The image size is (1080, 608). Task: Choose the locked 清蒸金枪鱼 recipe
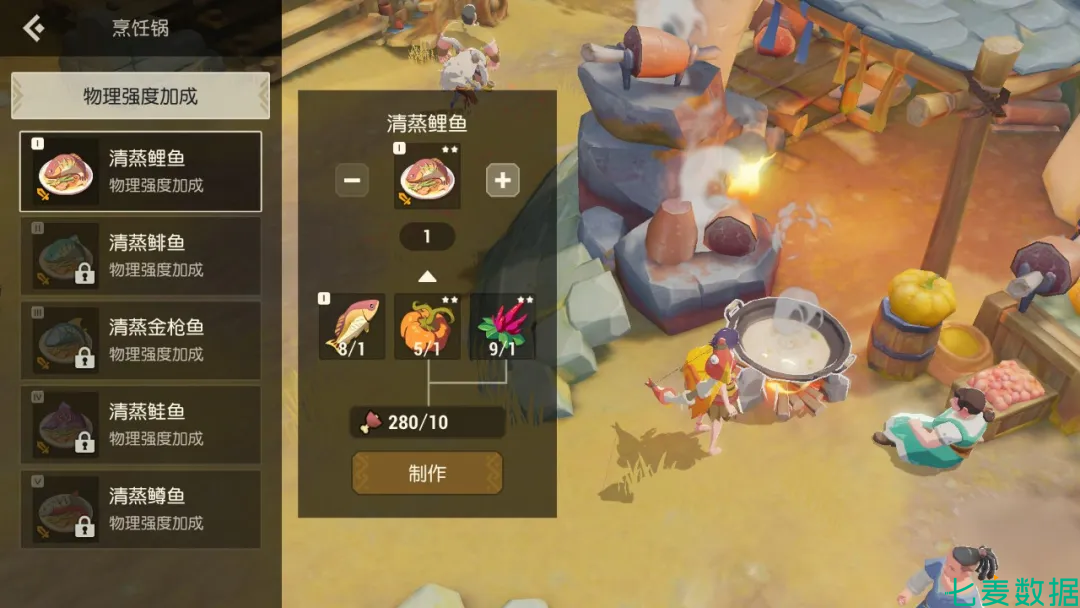[140, 340]
